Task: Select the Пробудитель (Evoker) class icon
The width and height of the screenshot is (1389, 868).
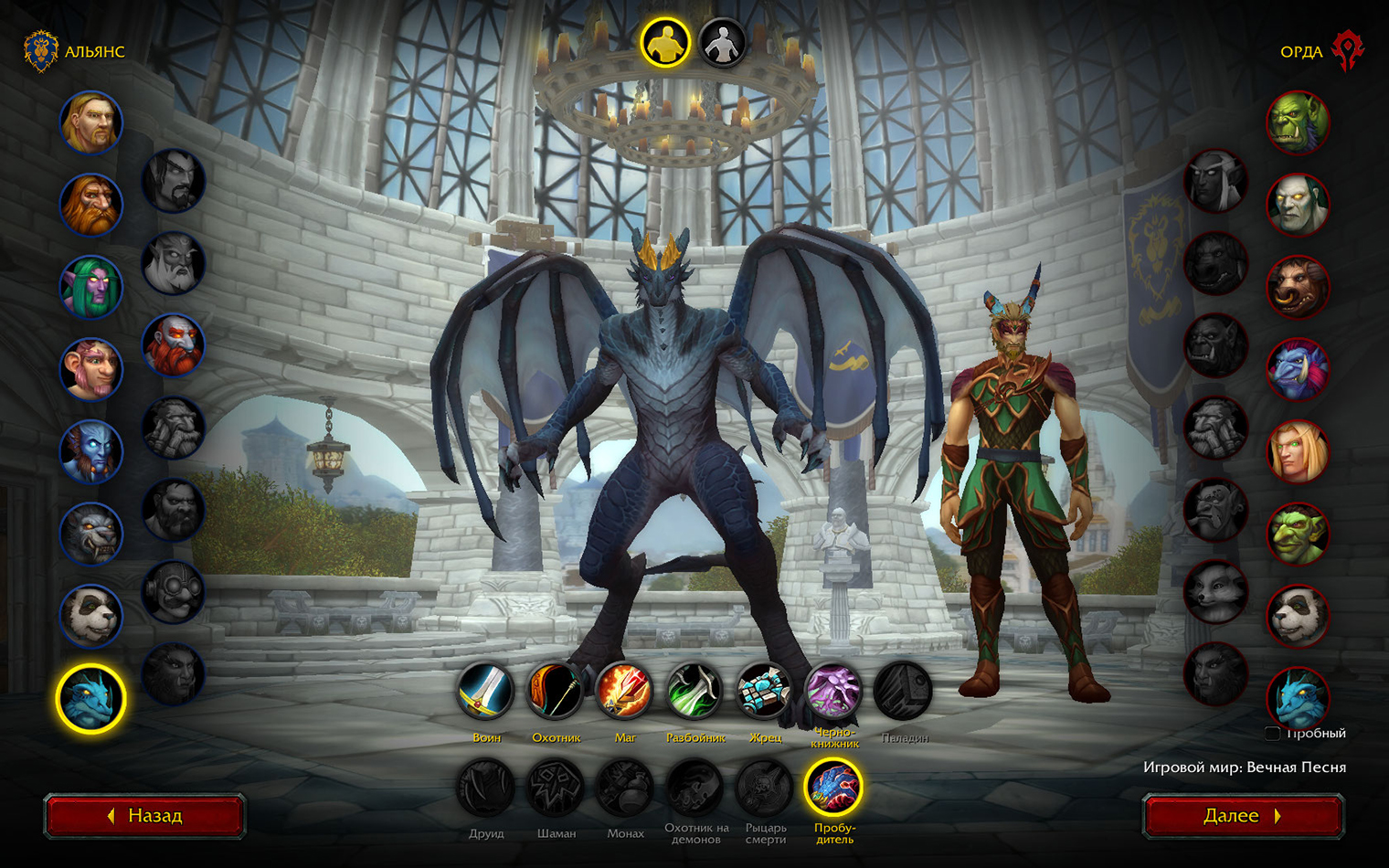Action: coord(833,788)
